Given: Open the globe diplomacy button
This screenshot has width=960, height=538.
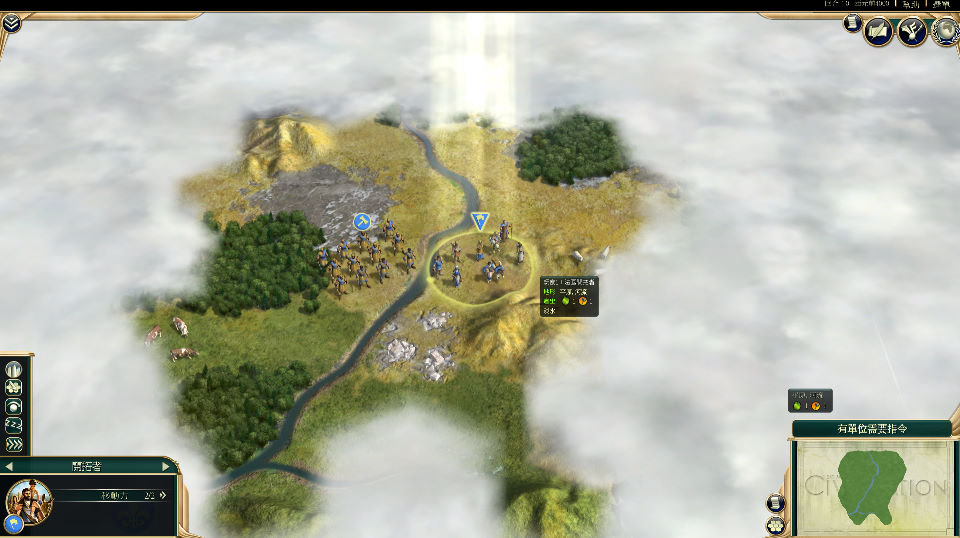Looking at the screenshot, I should [x=944, y=32].
